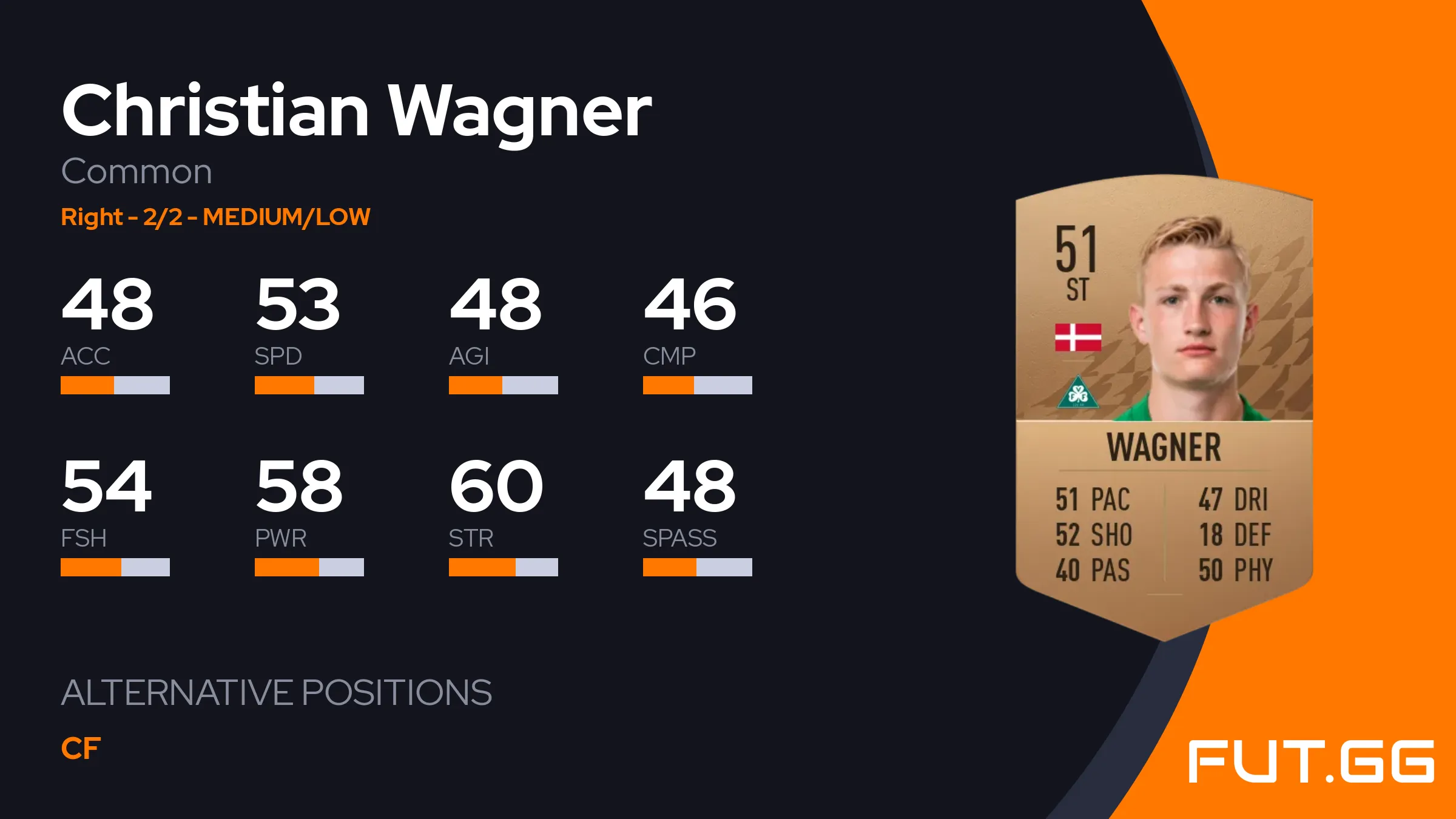The height and width of the screenshot is (819, 1456).
Task: Click the FUT.GG logo
Action: coord(1310,761)
